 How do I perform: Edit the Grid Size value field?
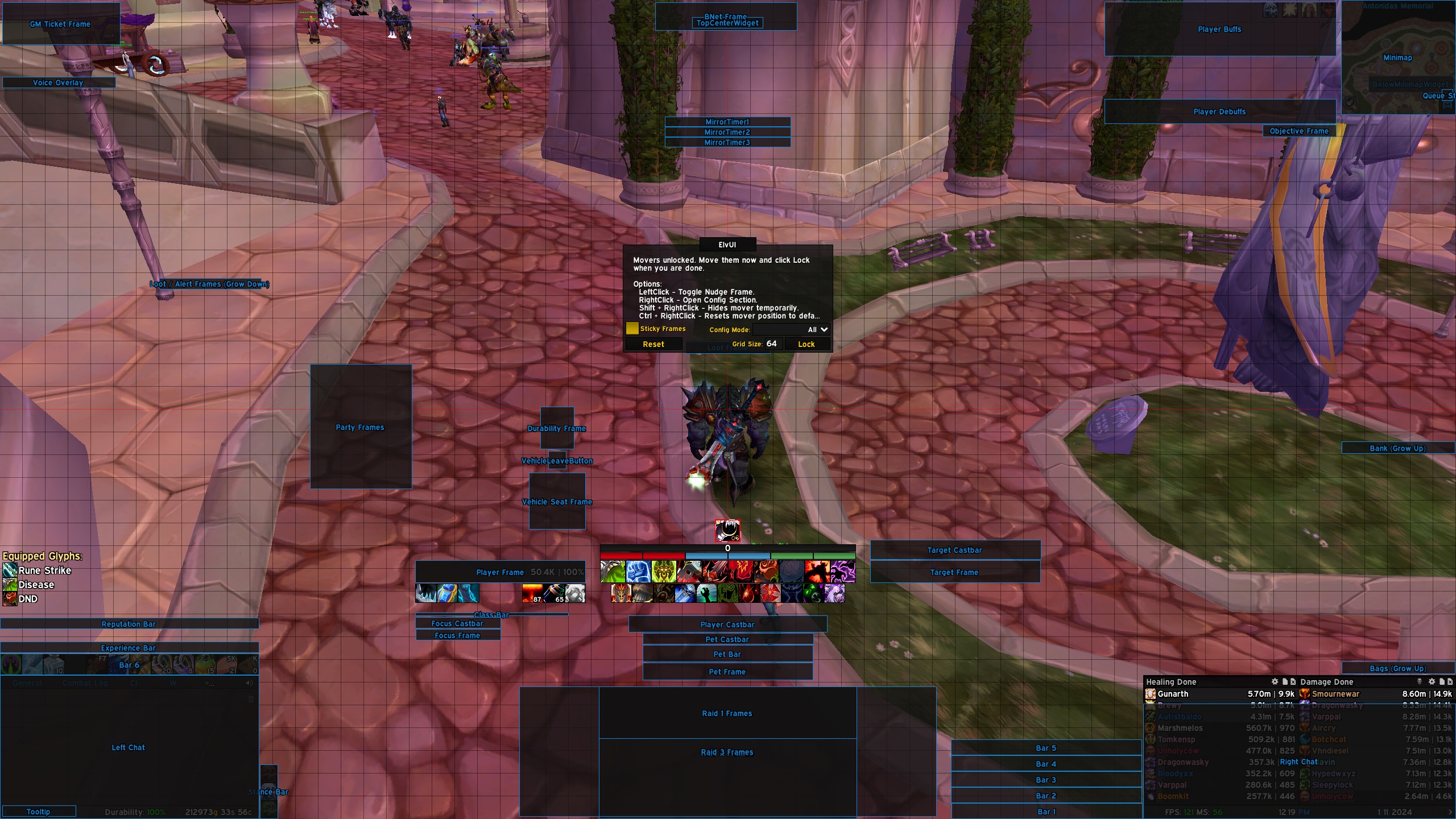[x=771, y=344]
